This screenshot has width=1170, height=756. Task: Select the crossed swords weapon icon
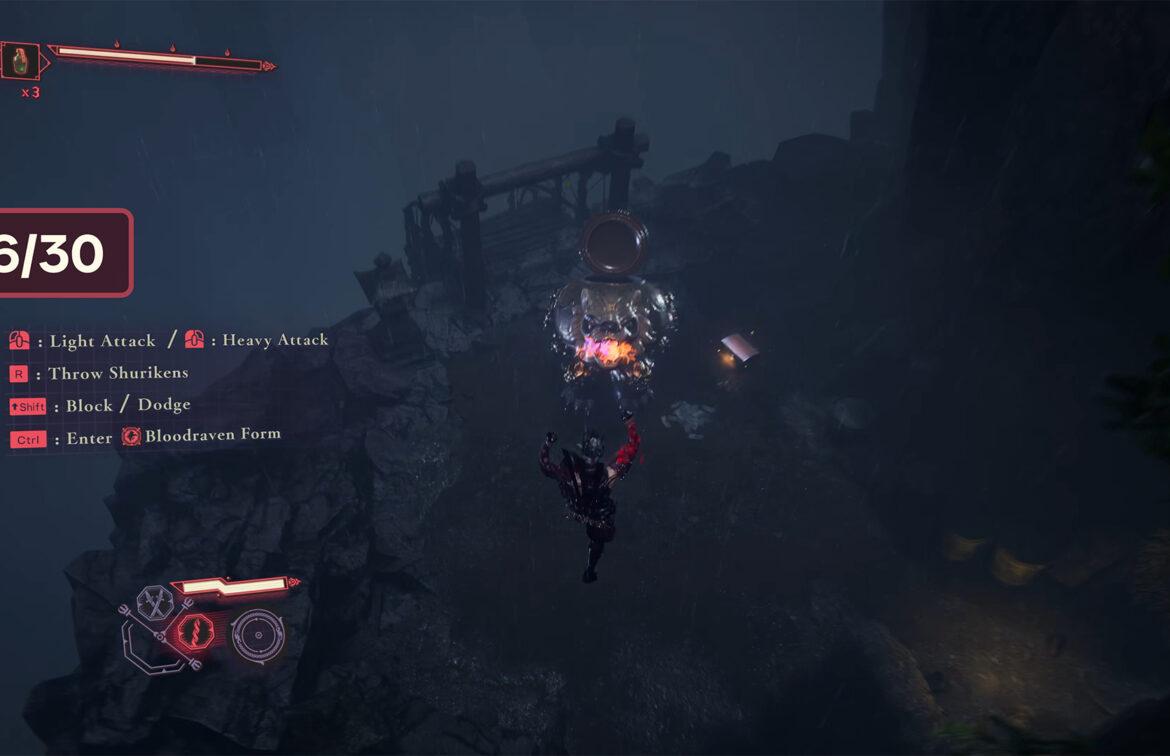coord(155,602)
